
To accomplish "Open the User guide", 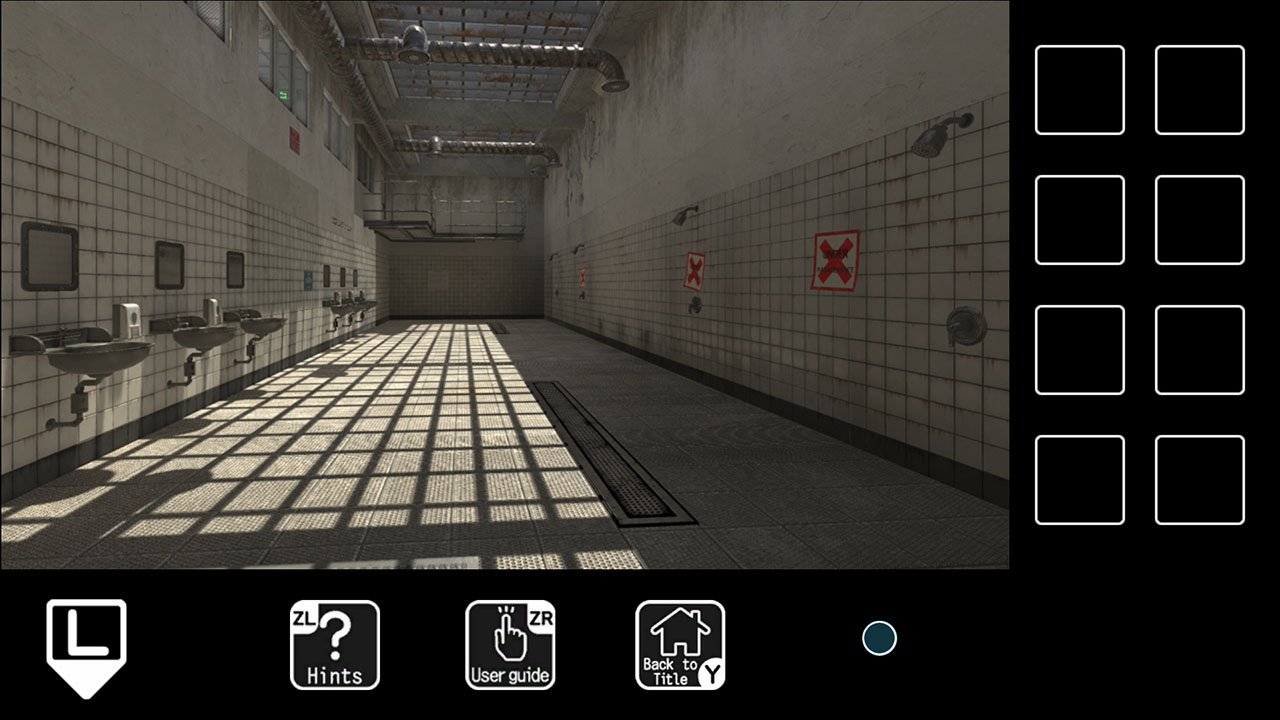I will click(x=510, y=645).
